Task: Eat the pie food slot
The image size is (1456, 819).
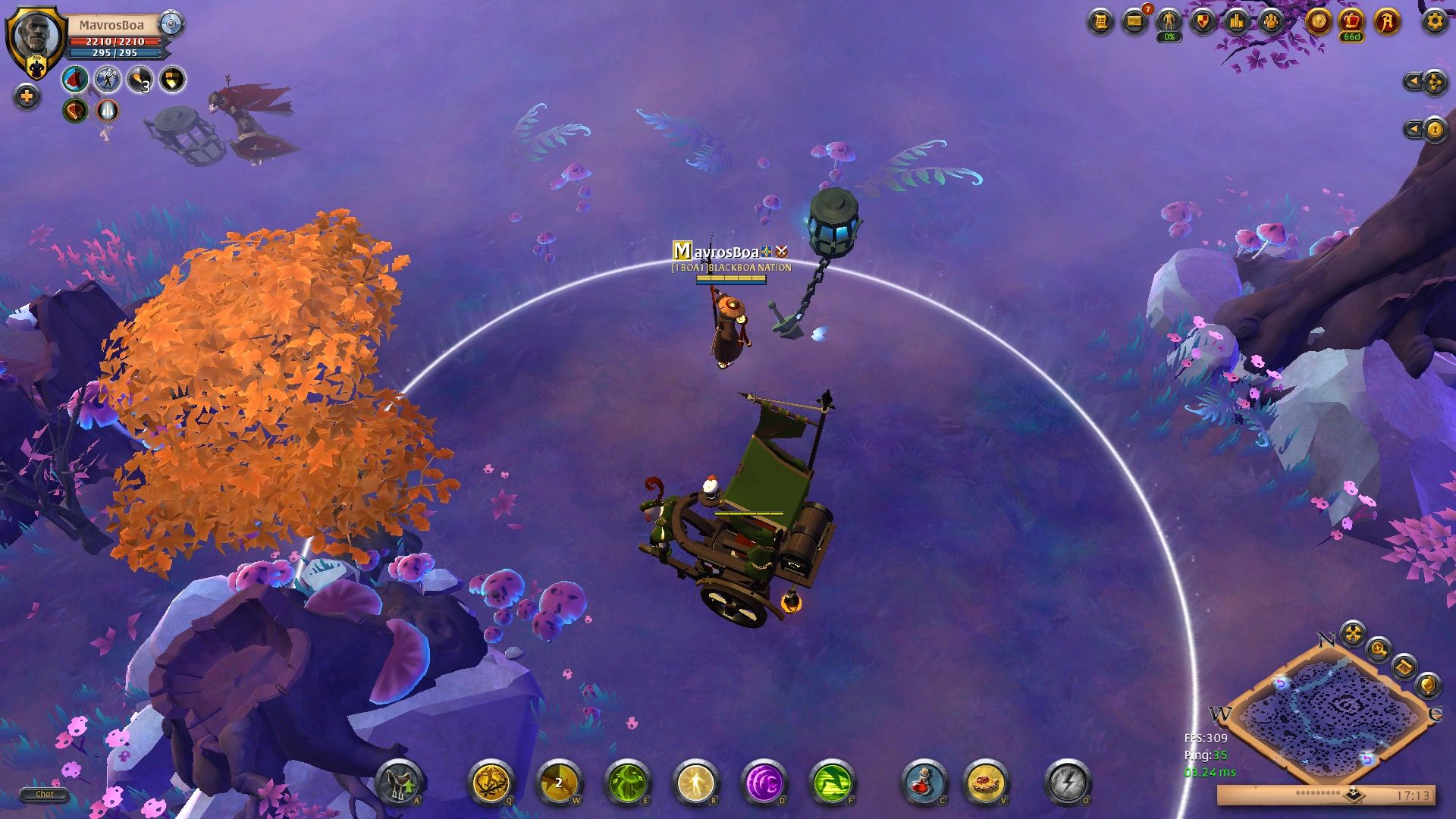Action: click(x=986, y=783)
